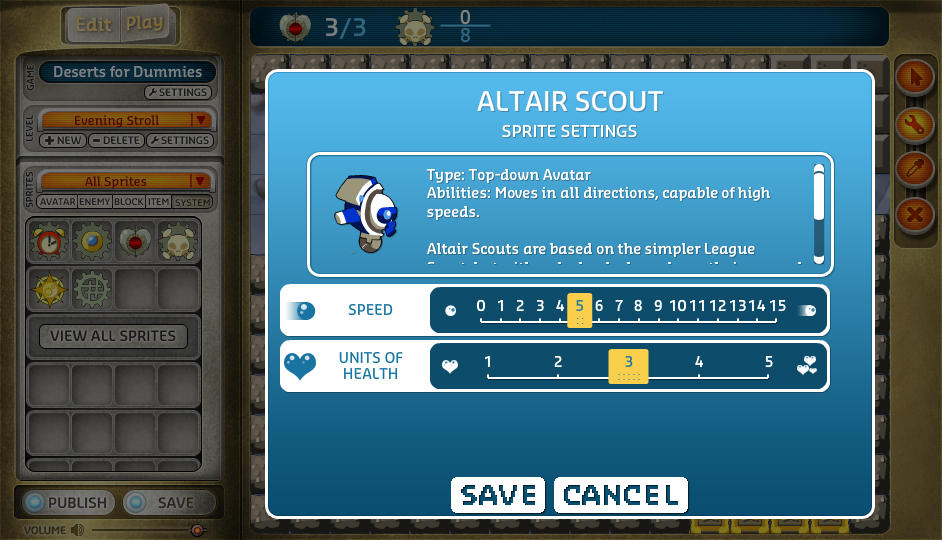
Task: Show the Block sprites tab
Action: click(129, 202)
